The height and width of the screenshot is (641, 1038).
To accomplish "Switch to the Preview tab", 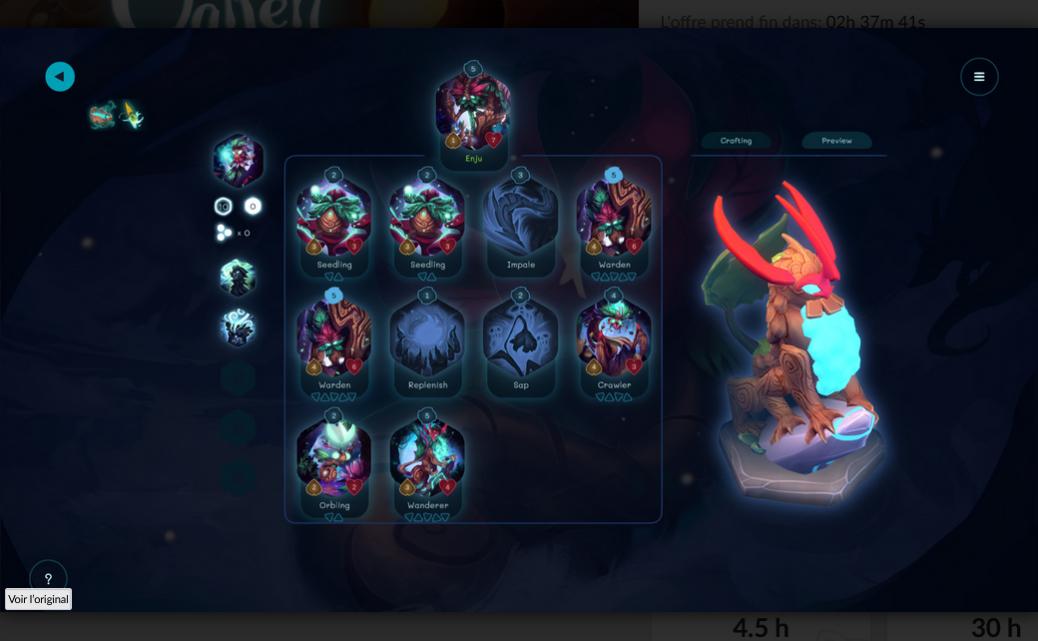I will coord(837,141).
